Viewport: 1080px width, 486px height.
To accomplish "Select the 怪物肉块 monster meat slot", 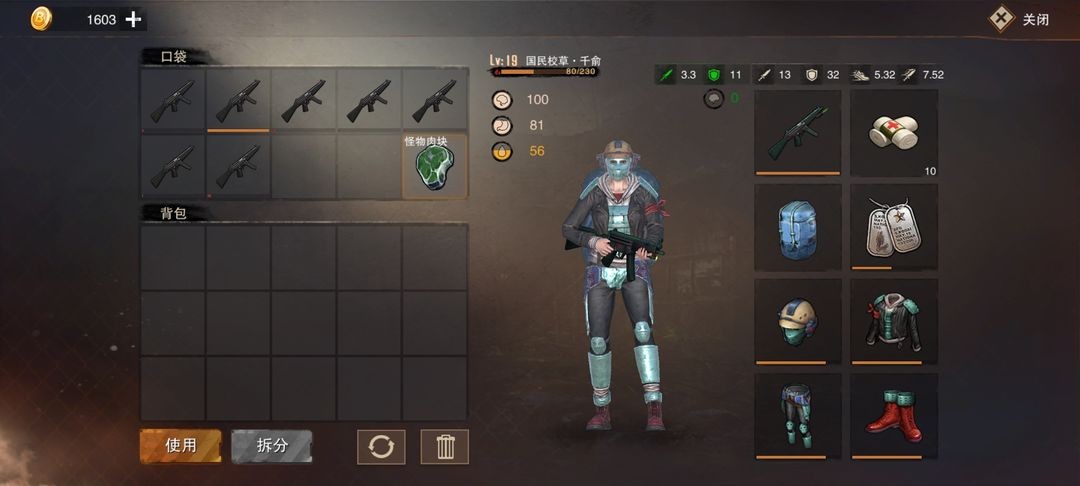I will [435, 166].
